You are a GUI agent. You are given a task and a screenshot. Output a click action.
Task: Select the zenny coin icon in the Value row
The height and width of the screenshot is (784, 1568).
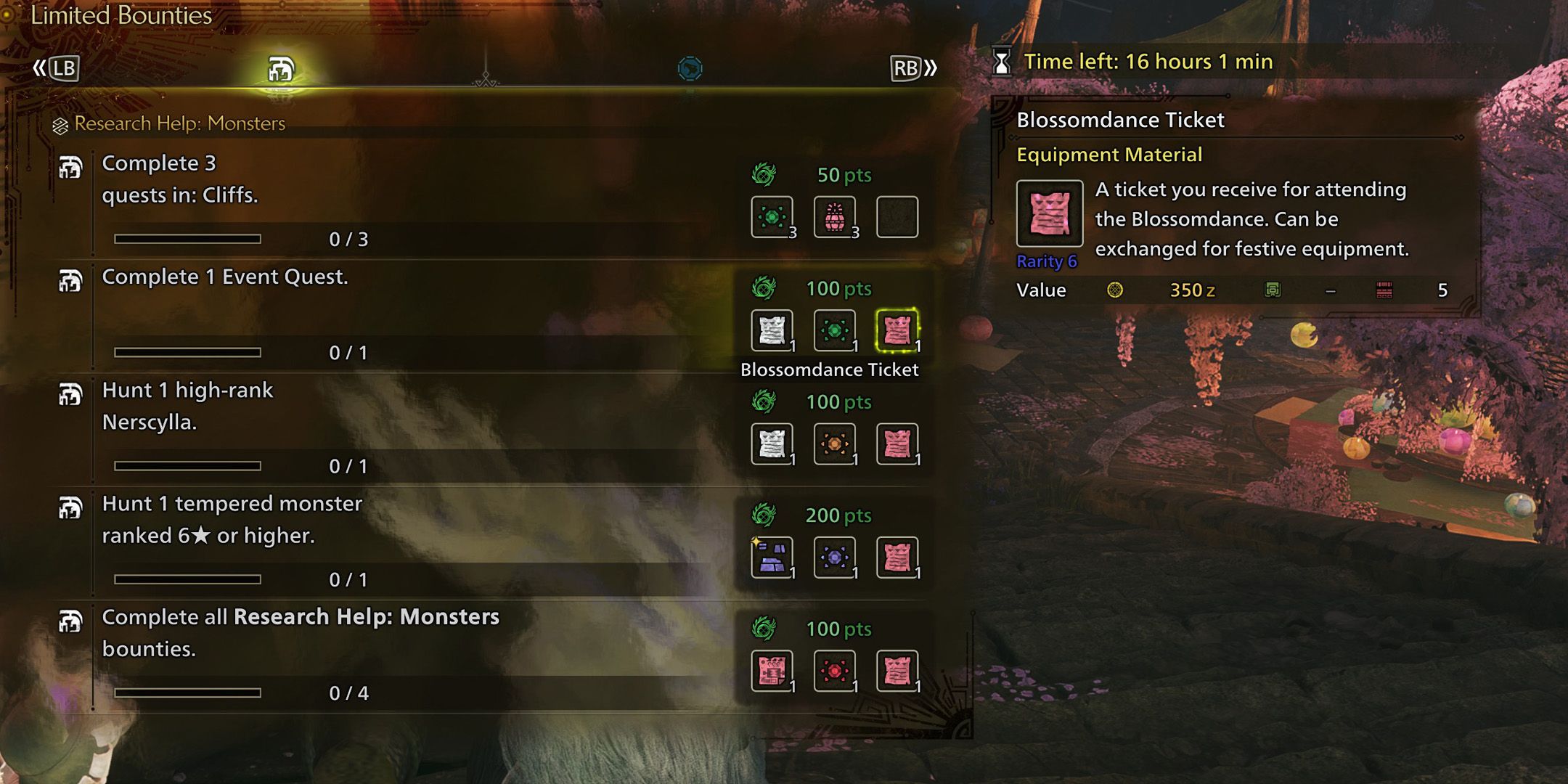tap(1116, 290)
